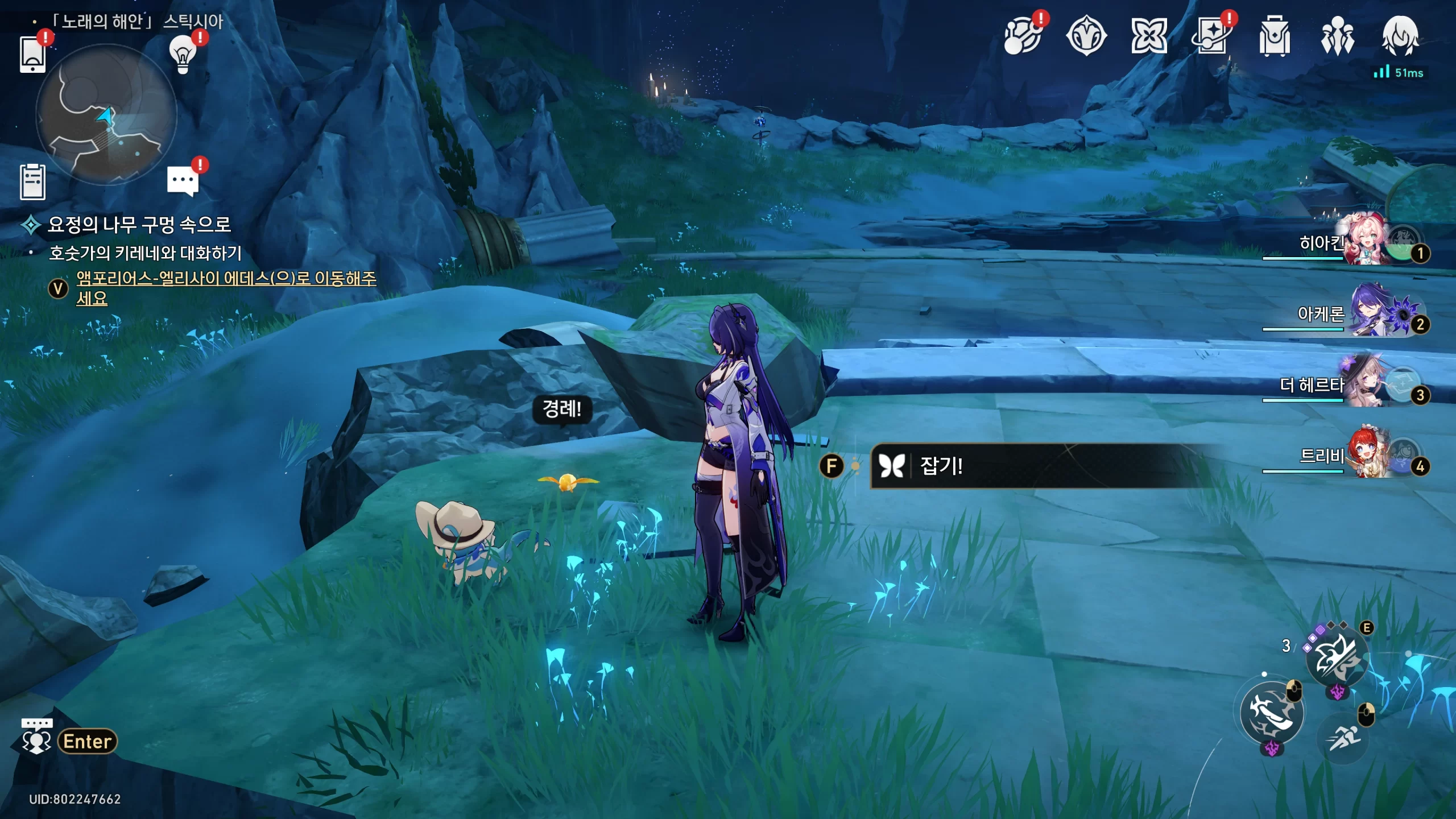Use the basic attack sword icon
This screenshot has height=819, width=1456.
point(1272,713)
